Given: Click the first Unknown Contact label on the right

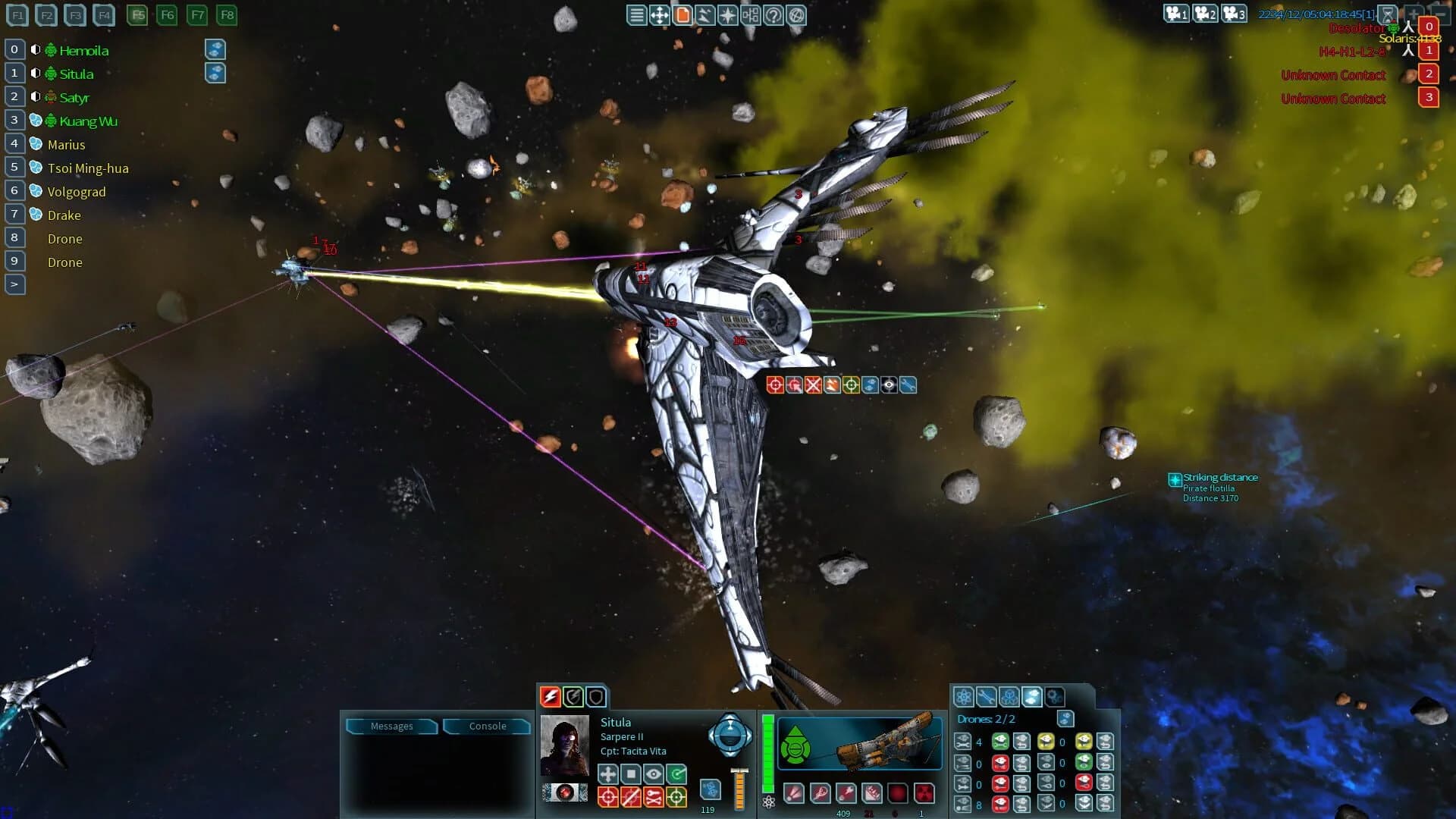Looking at the screenshot, I should pos(1332,74).
